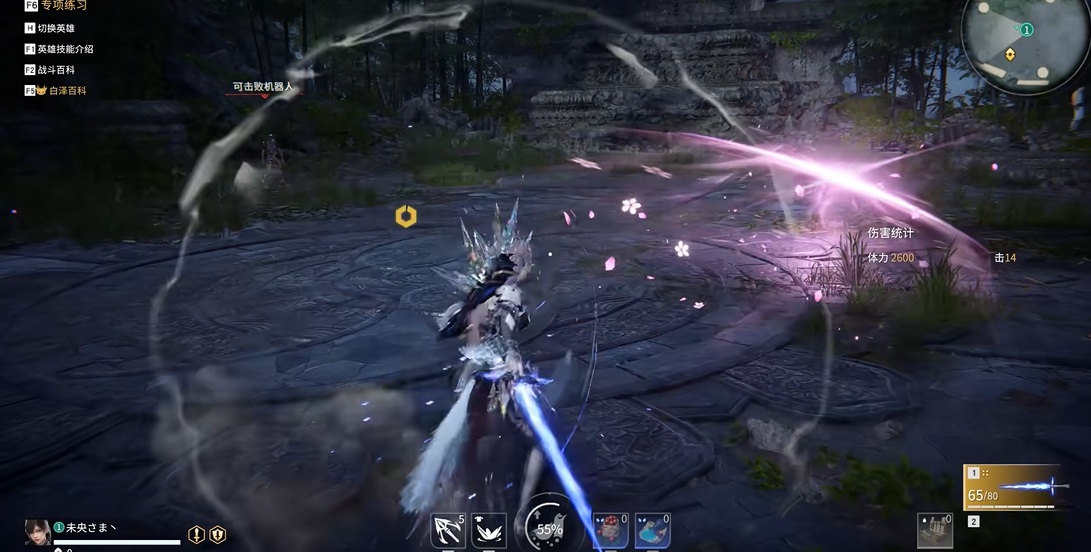Screen dimensions: 1091x552
Task: Select the equipped sword weapon slot
Action: (x=1011, y=489)
